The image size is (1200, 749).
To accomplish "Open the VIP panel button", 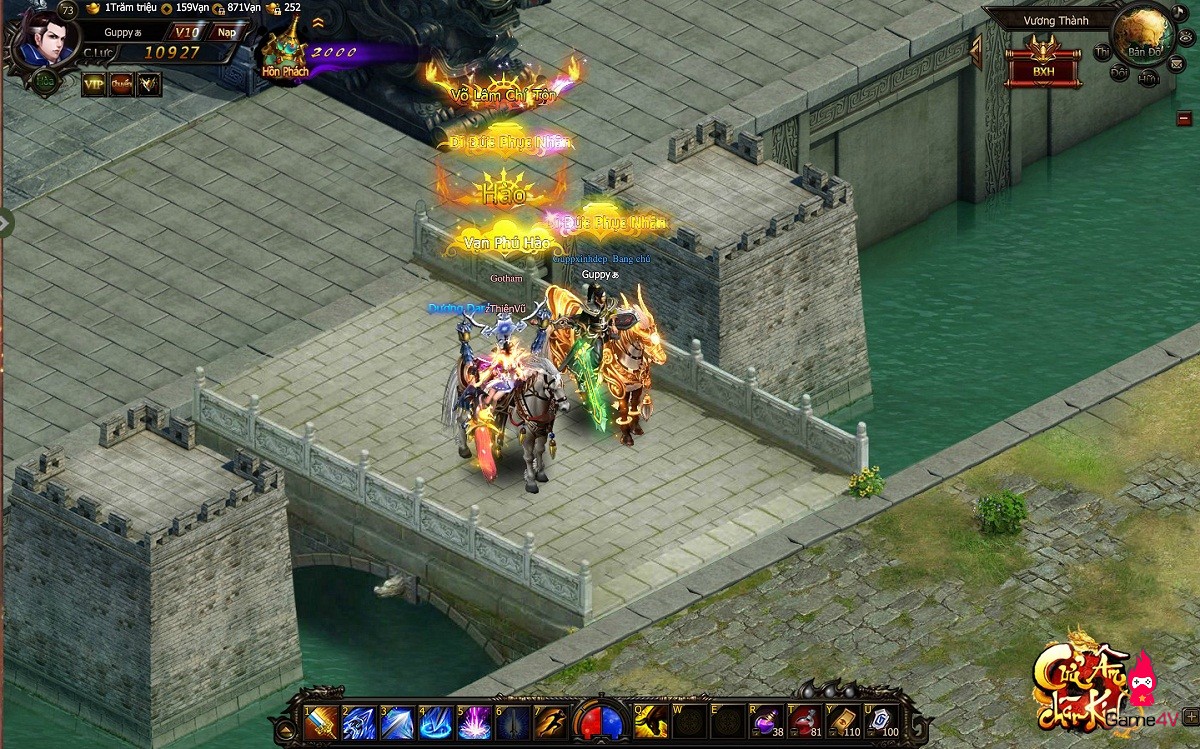I will click(x=94, y=84).
